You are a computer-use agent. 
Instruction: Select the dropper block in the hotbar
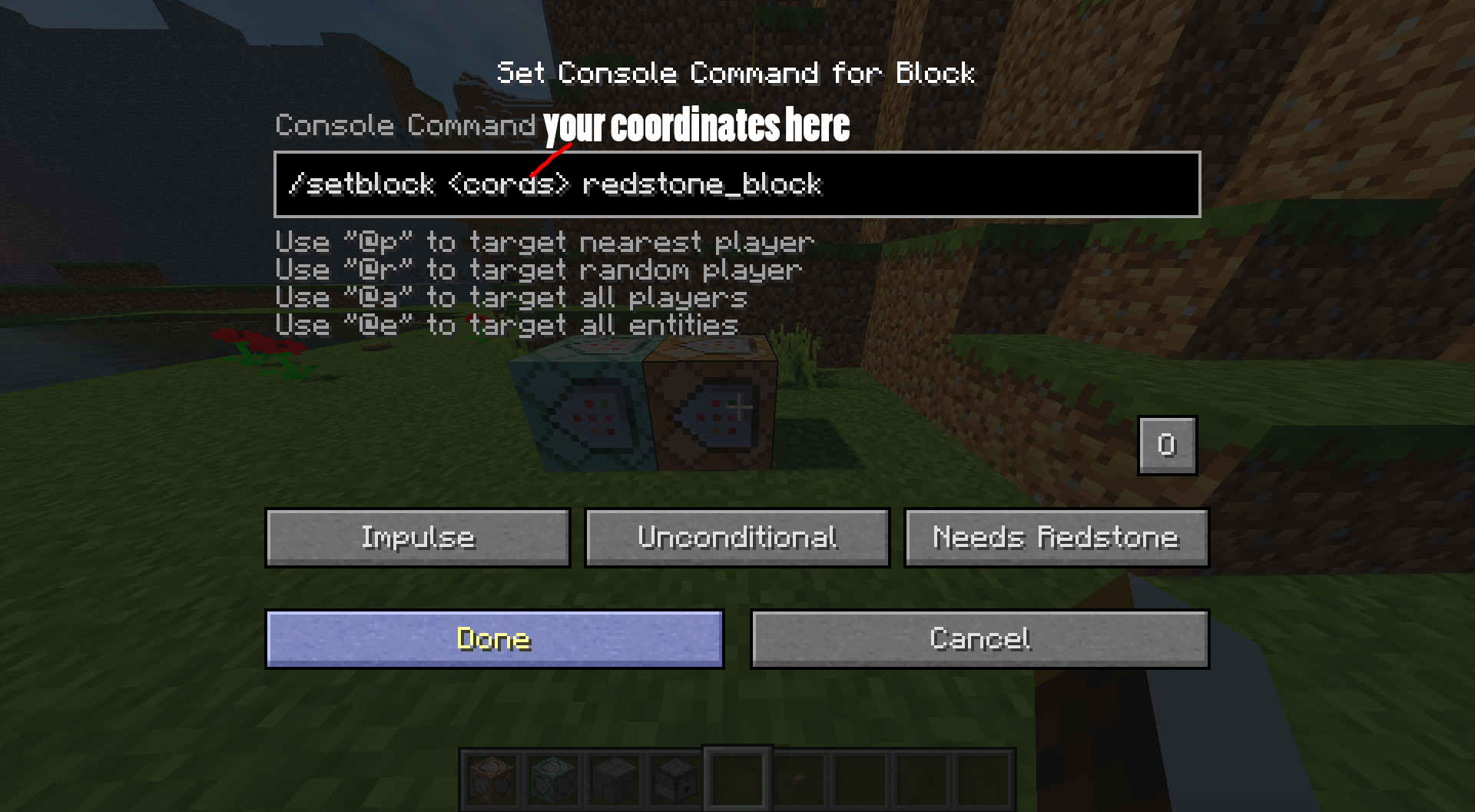(675, 780)
